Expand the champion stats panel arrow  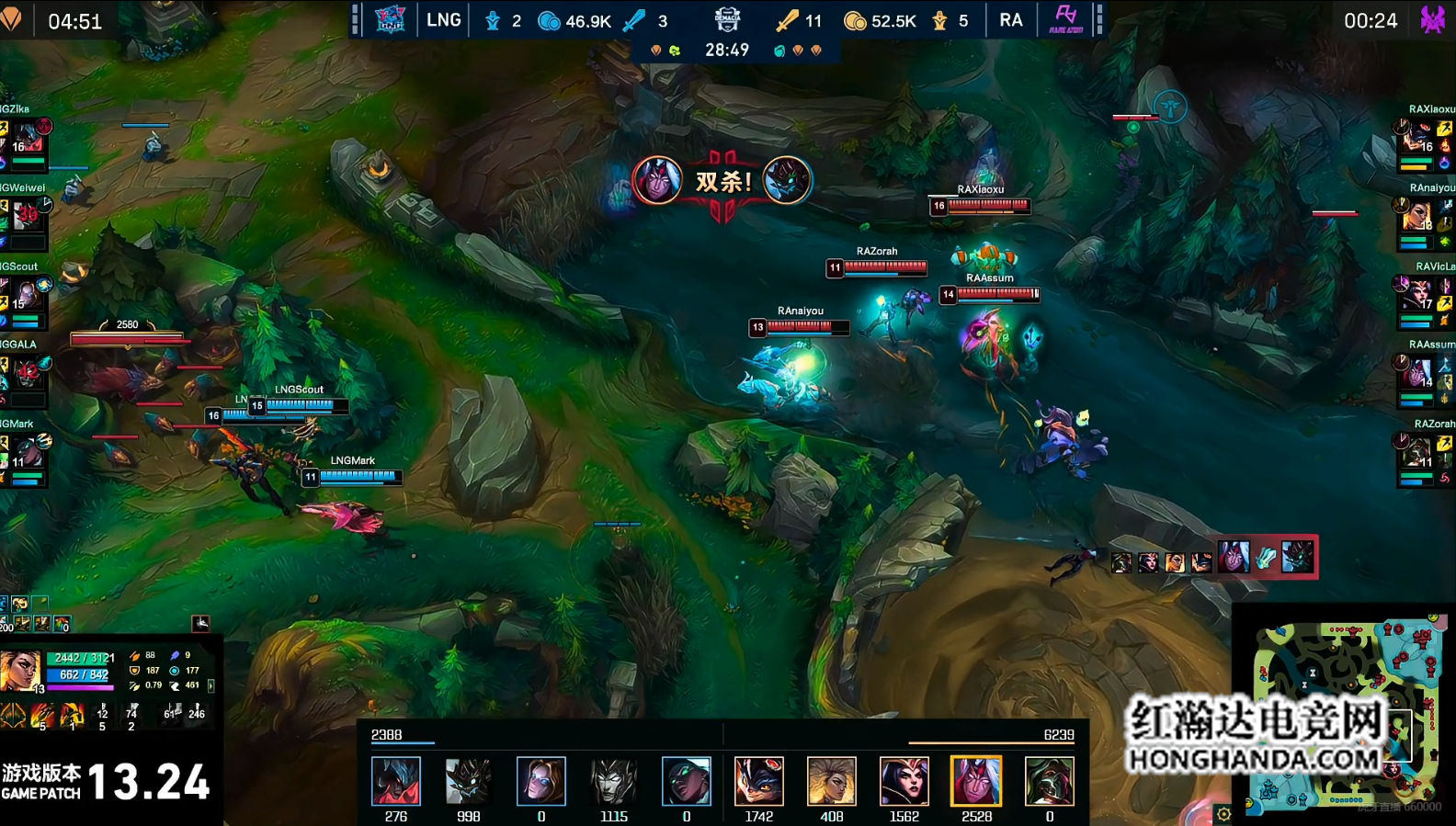coord(211,685)
